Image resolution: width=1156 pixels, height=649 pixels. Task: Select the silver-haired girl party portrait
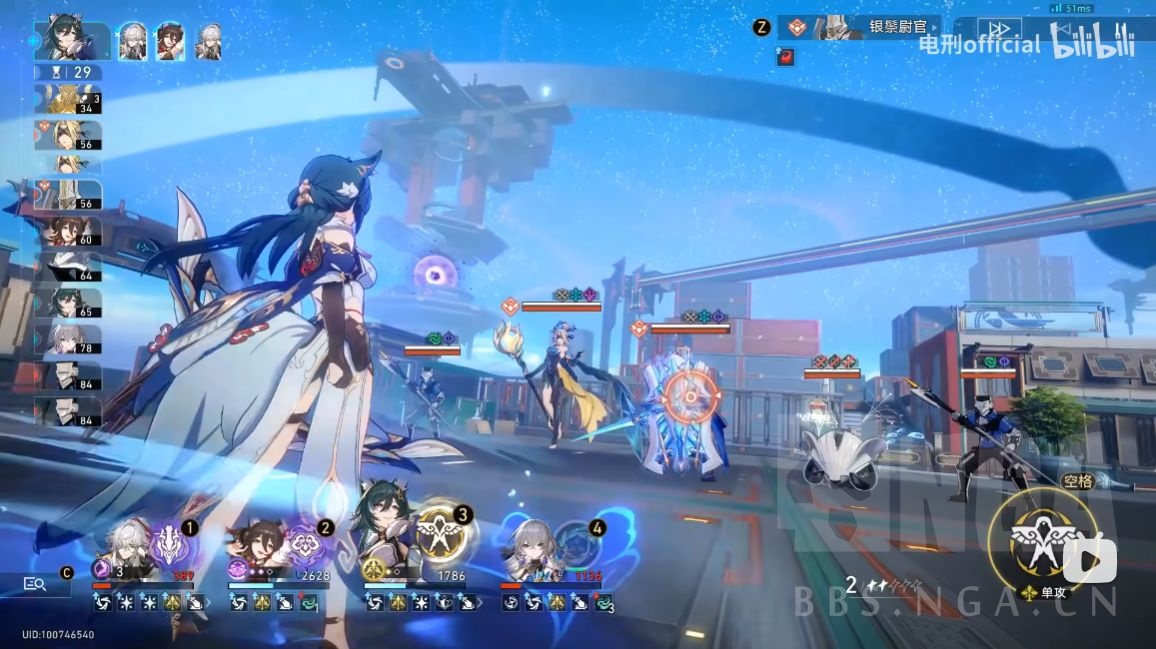click(x=209, y=42)
